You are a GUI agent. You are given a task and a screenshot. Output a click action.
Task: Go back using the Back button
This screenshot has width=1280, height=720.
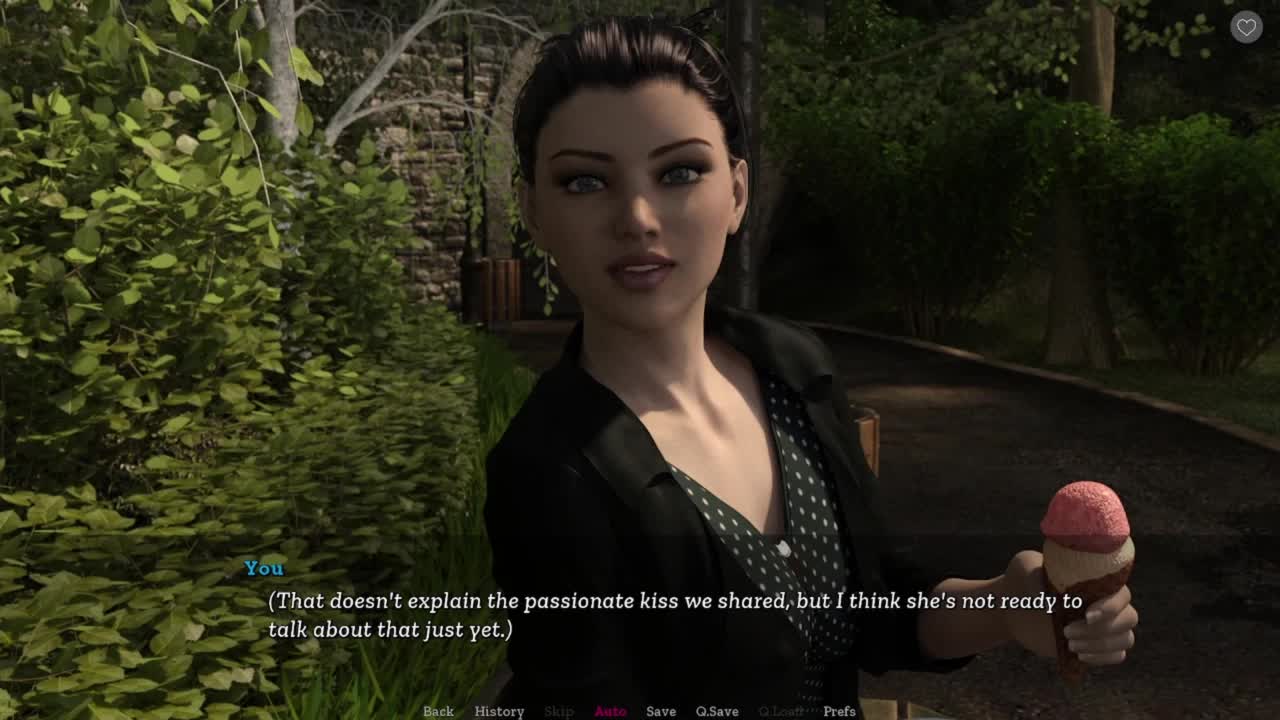[438, 711]
